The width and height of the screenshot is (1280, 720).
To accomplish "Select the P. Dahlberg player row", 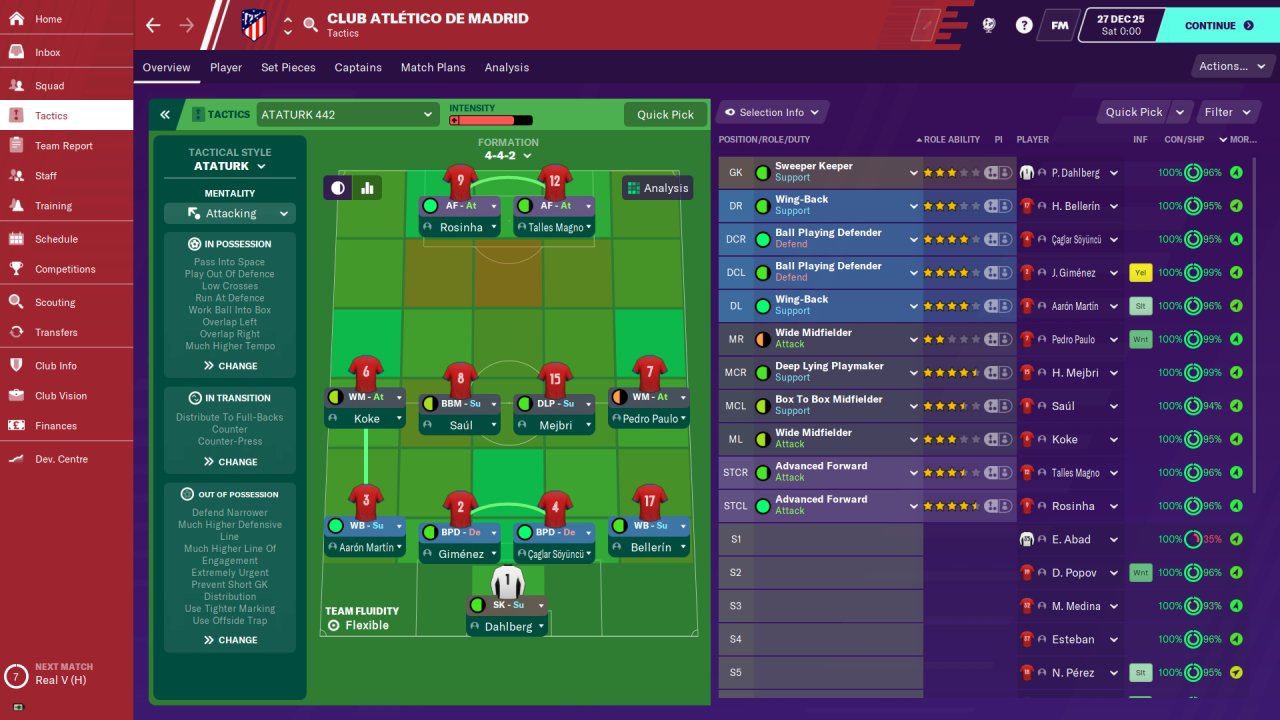I will 1075,173.
